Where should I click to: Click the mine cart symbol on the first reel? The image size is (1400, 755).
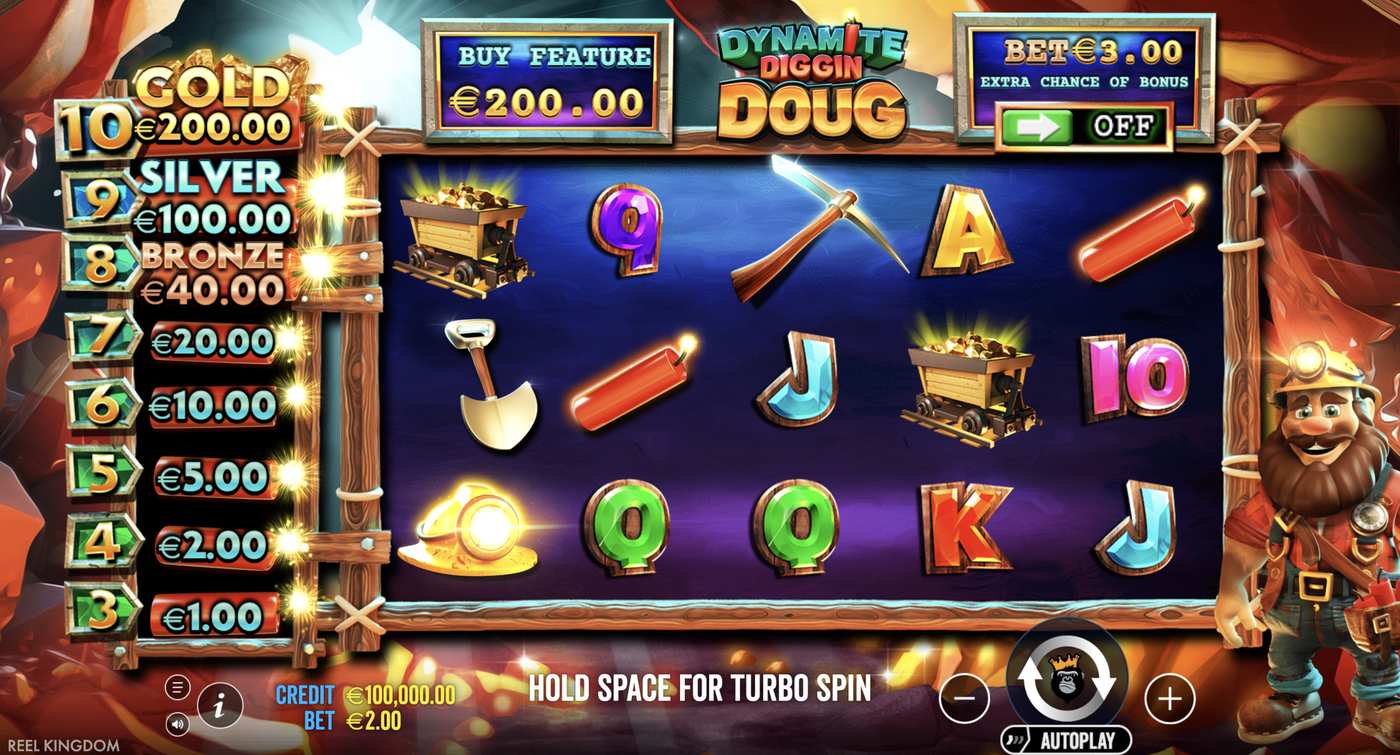point(465,235)
